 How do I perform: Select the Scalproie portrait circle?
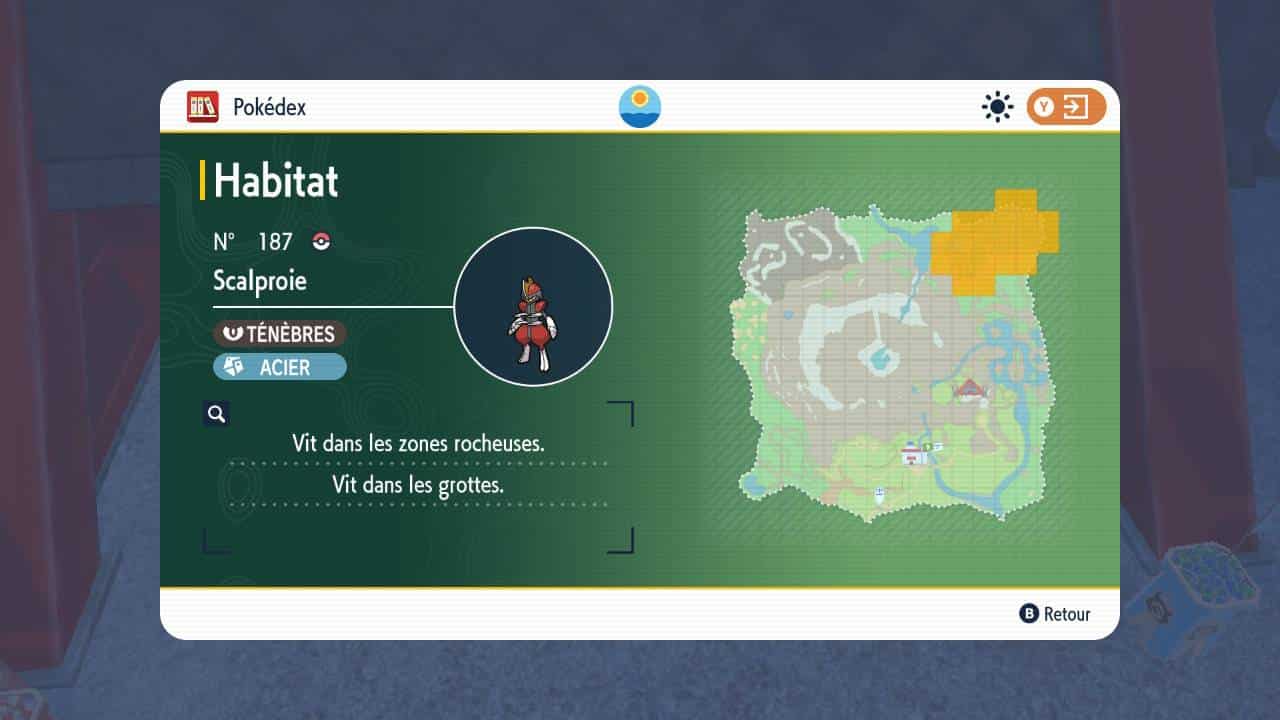tap(533, 307)
